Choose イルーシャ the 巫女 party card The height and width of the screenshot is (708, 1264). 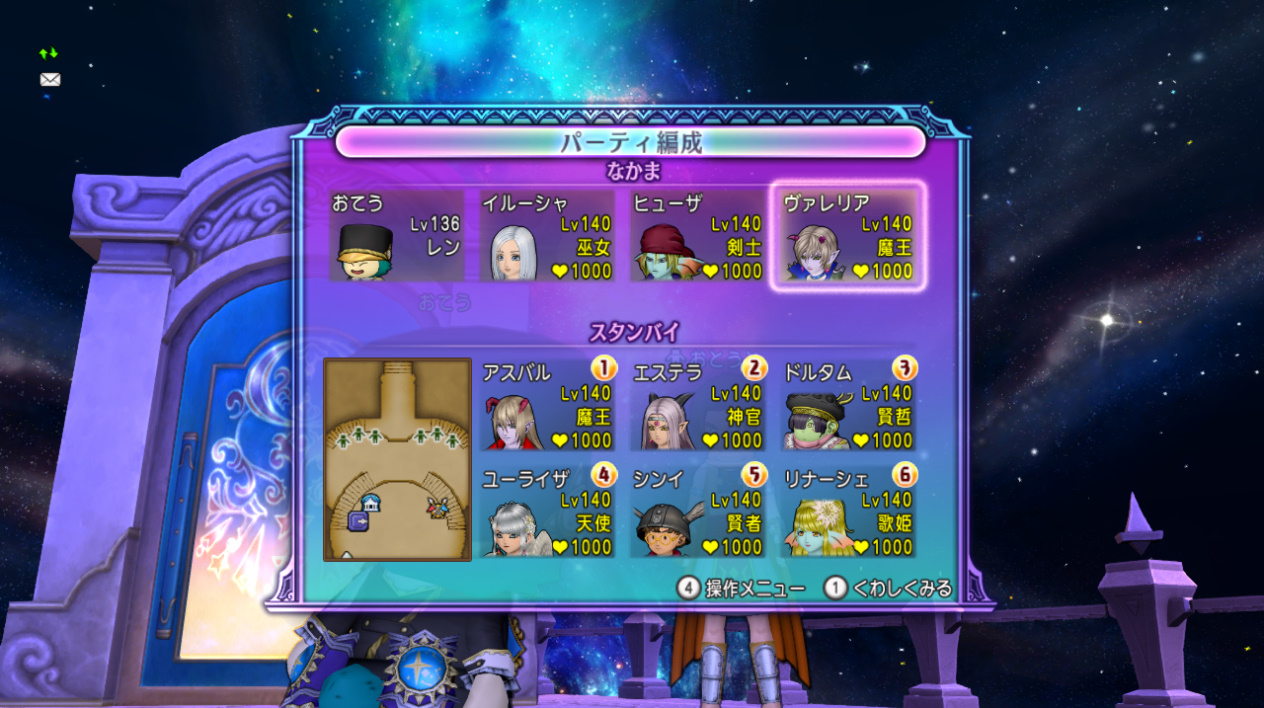point(547,236)
